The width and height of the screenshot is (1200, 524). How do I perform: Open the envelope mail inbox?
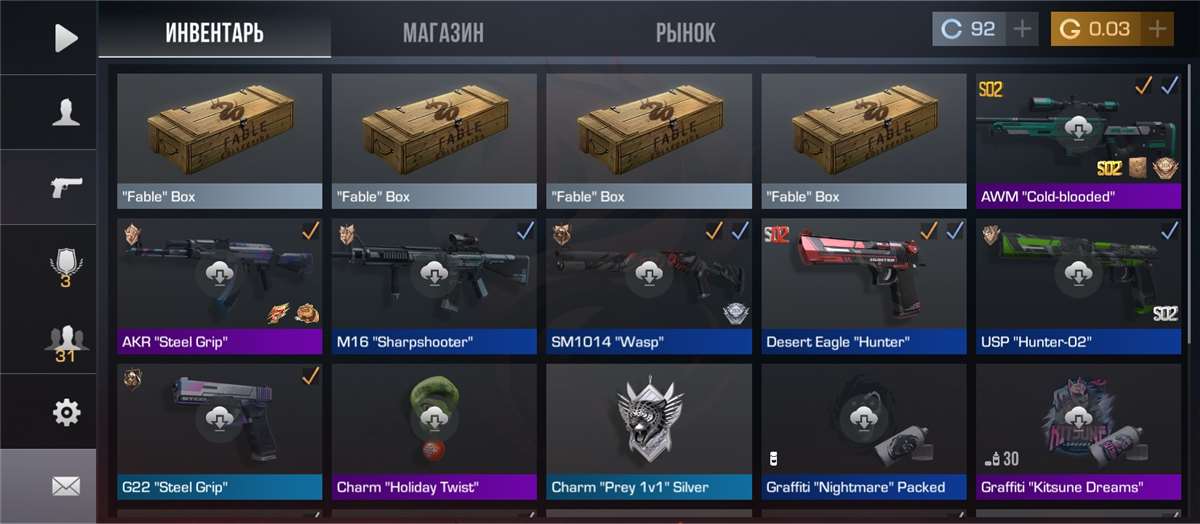click(x=66, y=486)
